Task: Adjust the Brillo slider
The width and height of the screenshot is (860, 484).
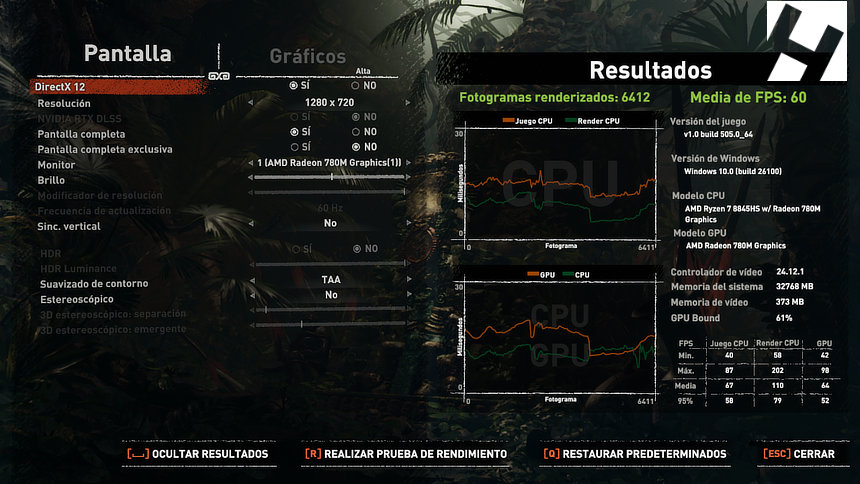Action: [x=330, y=178]
